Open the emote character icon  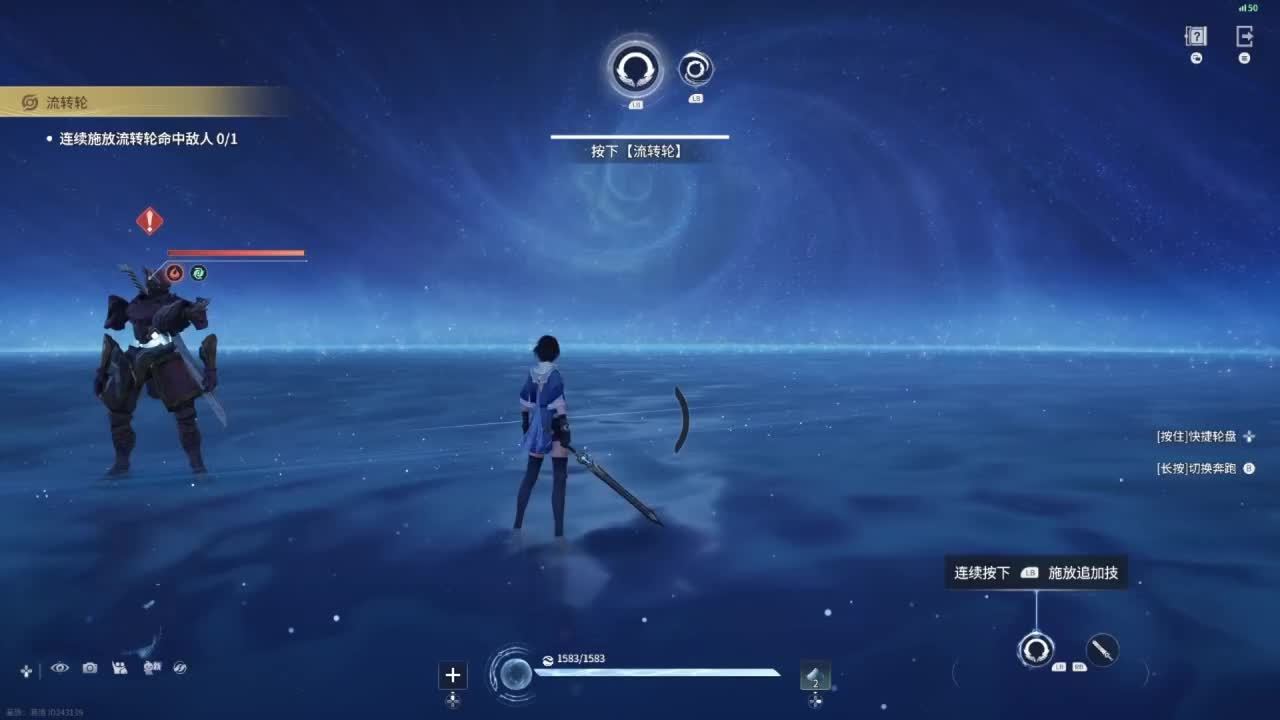point(152,668)
